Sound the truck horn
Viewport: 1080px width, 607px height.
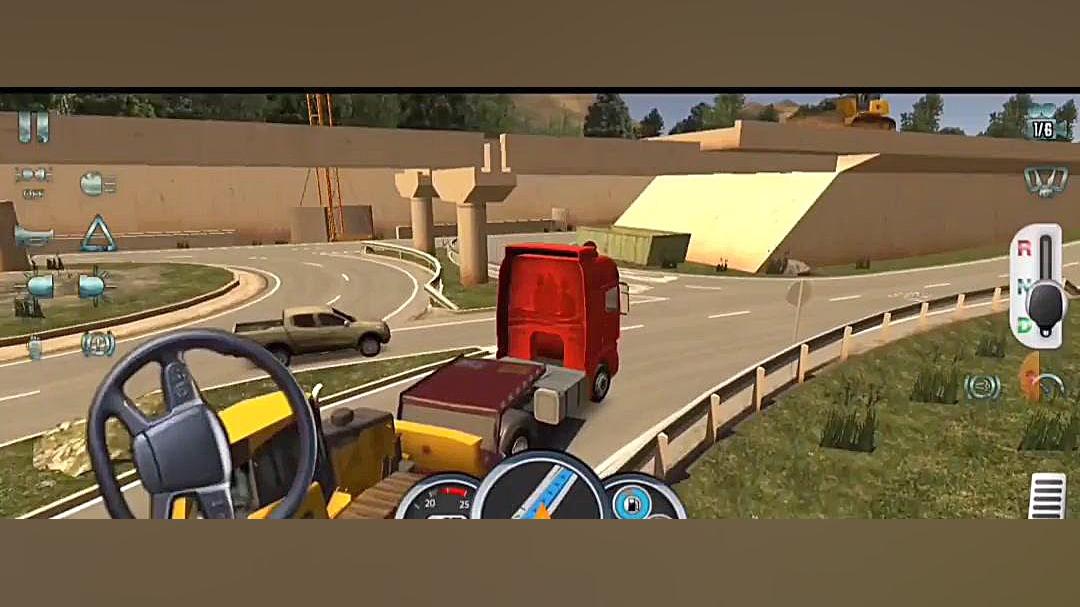(x=33, y=236)
